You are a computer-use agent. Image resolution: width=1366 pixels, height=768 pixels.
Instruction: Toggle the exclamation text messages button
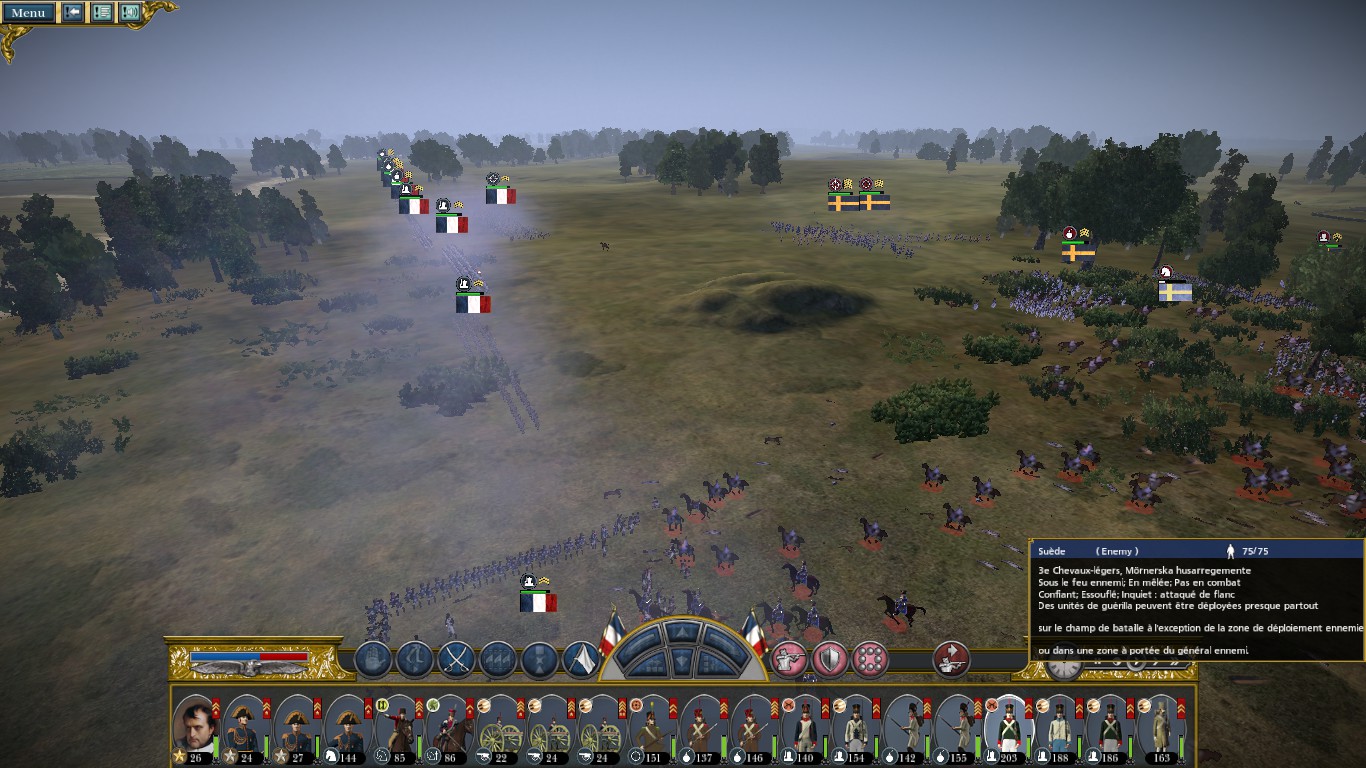pyautogui.click(x=101, y=12)
